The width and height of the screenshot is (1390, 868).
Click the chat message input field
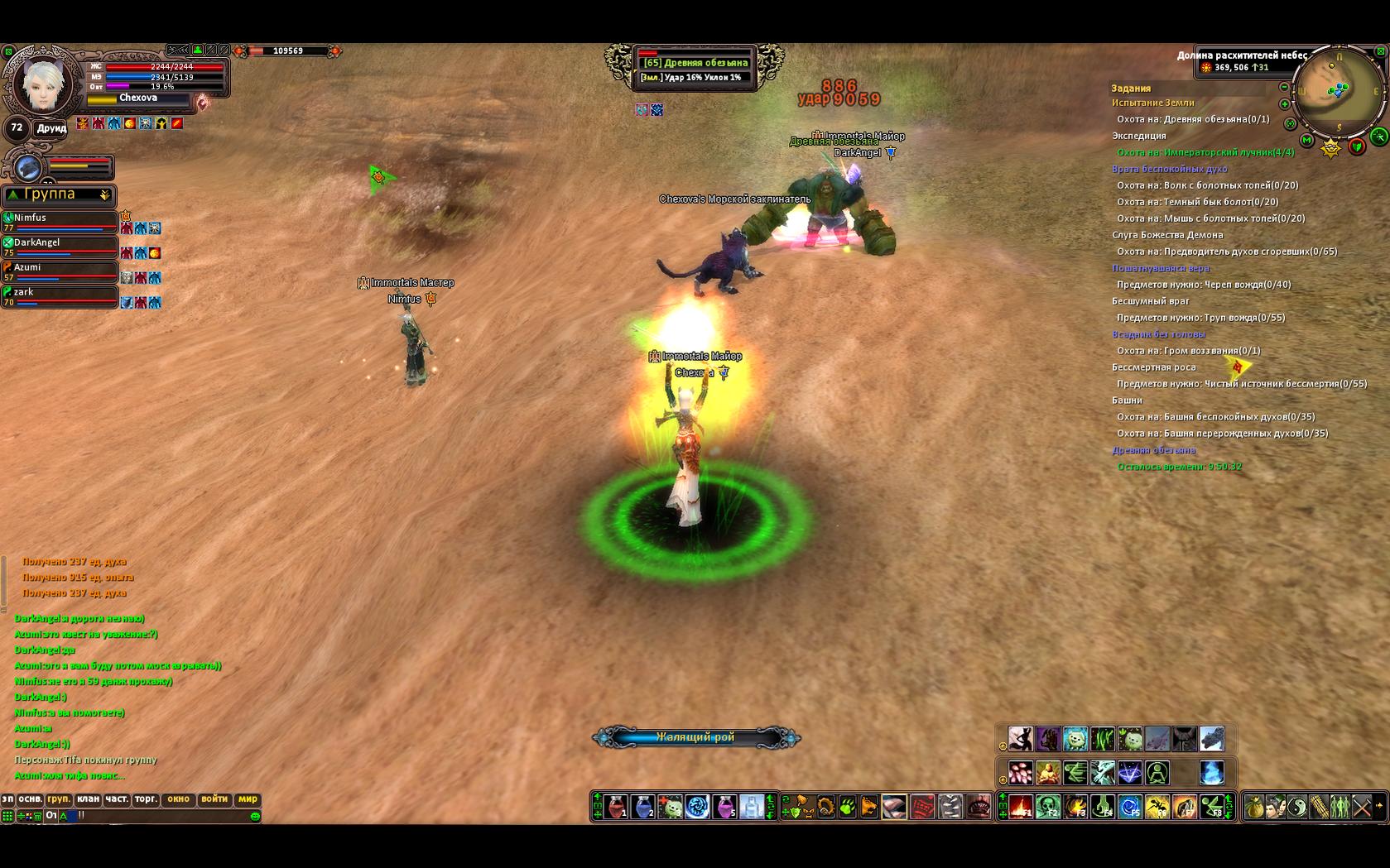click(x=166, y=816)
